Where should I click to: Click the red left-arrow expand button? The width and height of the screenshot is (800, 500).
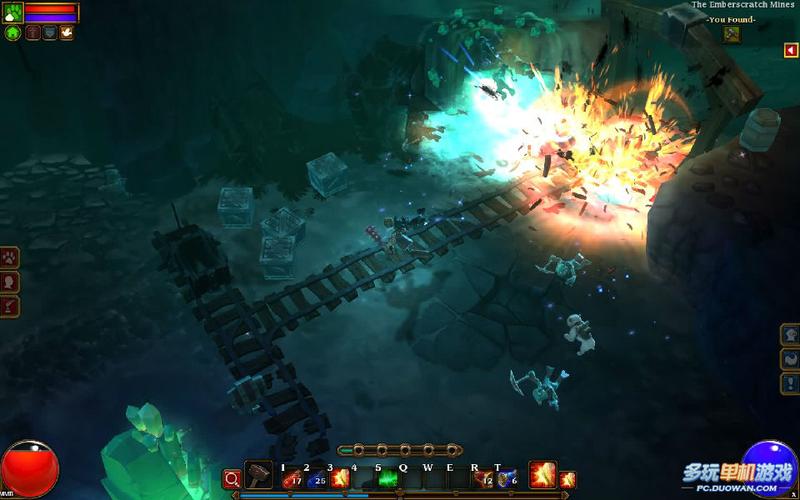point(791,50)
